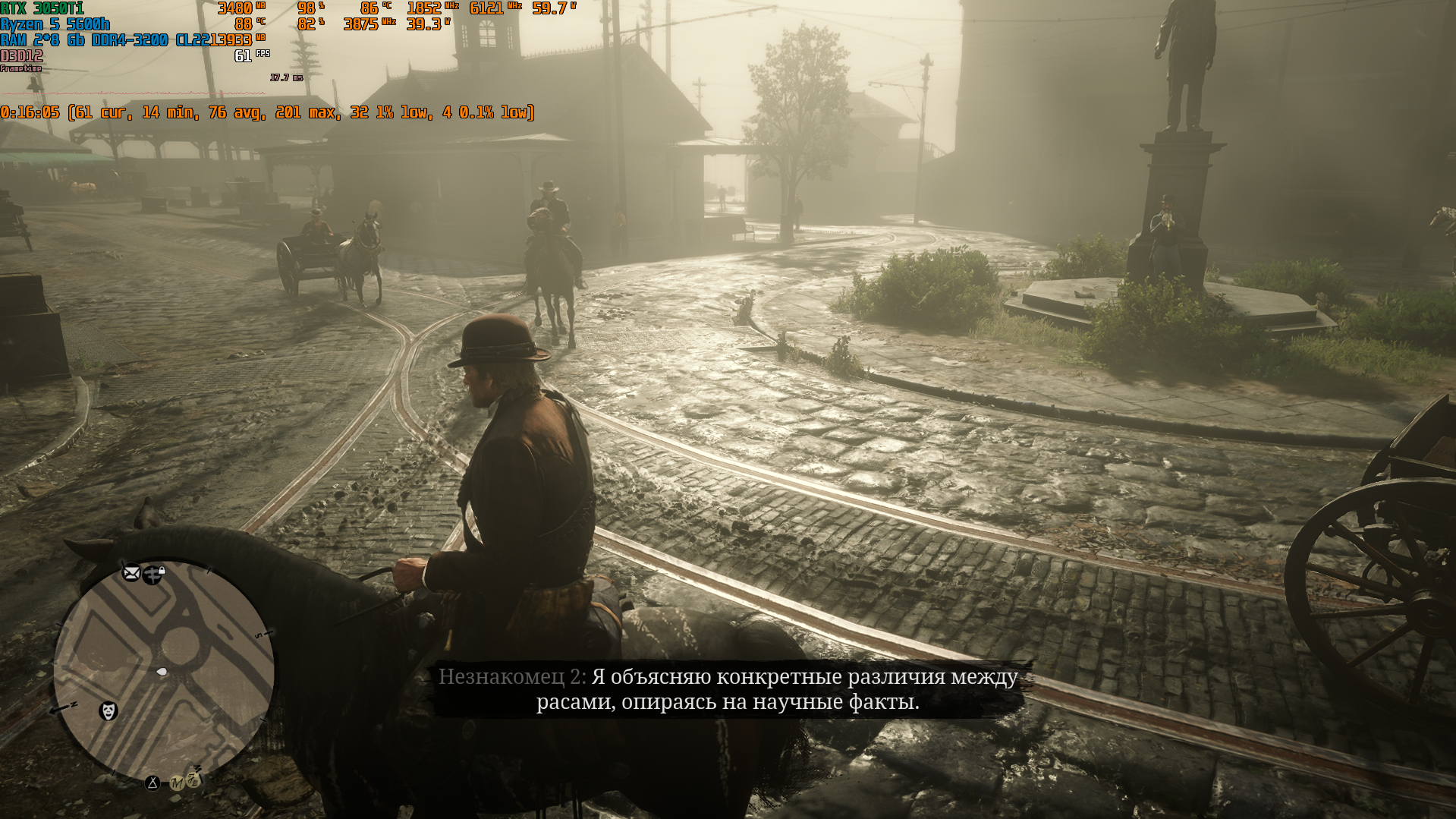1456x819 pixels.
Task: Select the theater mask marker
Action: [x=108, y=711]
